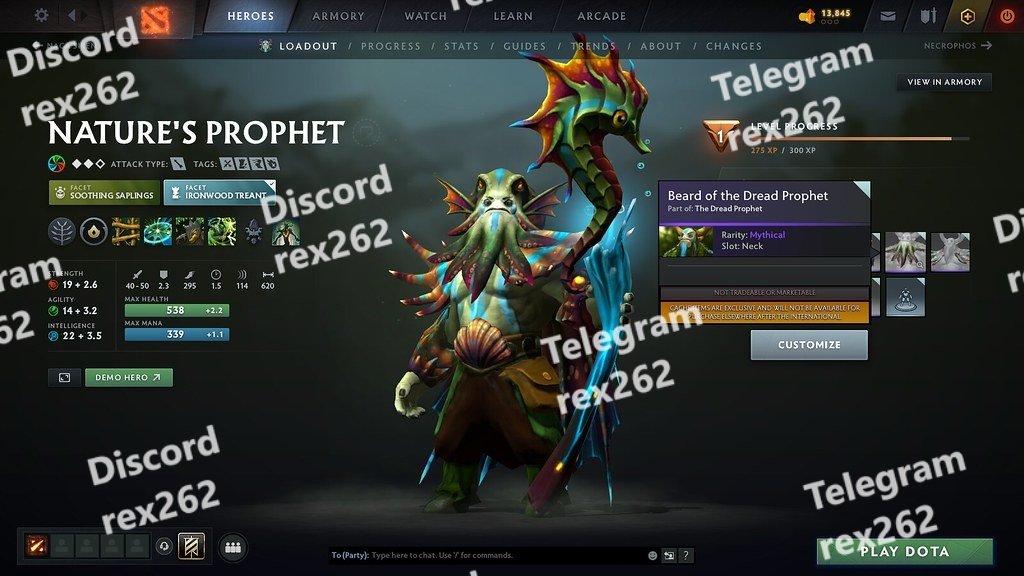View the Guides section
The height and width of the screenshot is (576, 1024).
524,46
